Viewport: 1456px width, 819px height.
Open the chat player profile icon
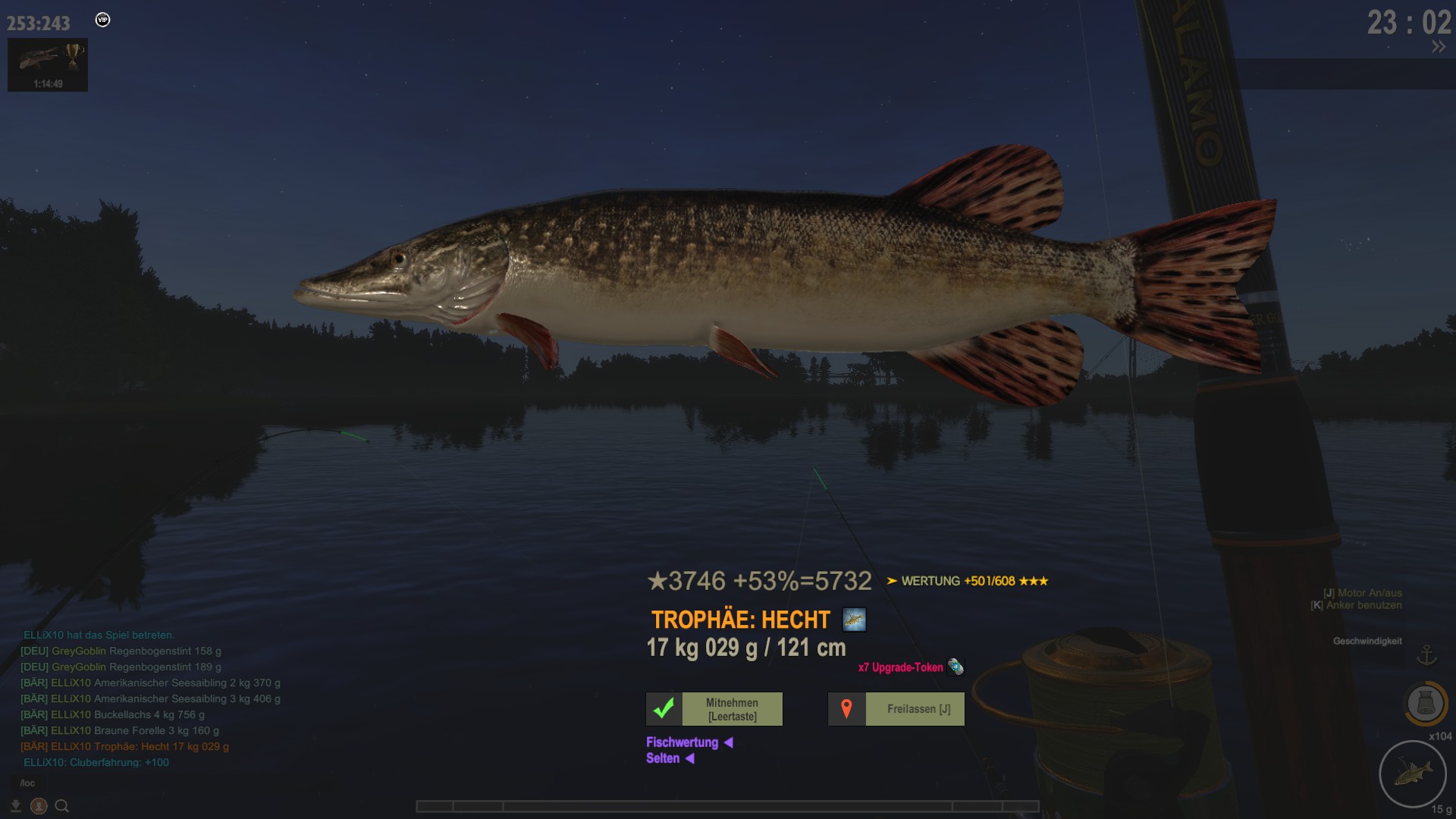(39, 806)
